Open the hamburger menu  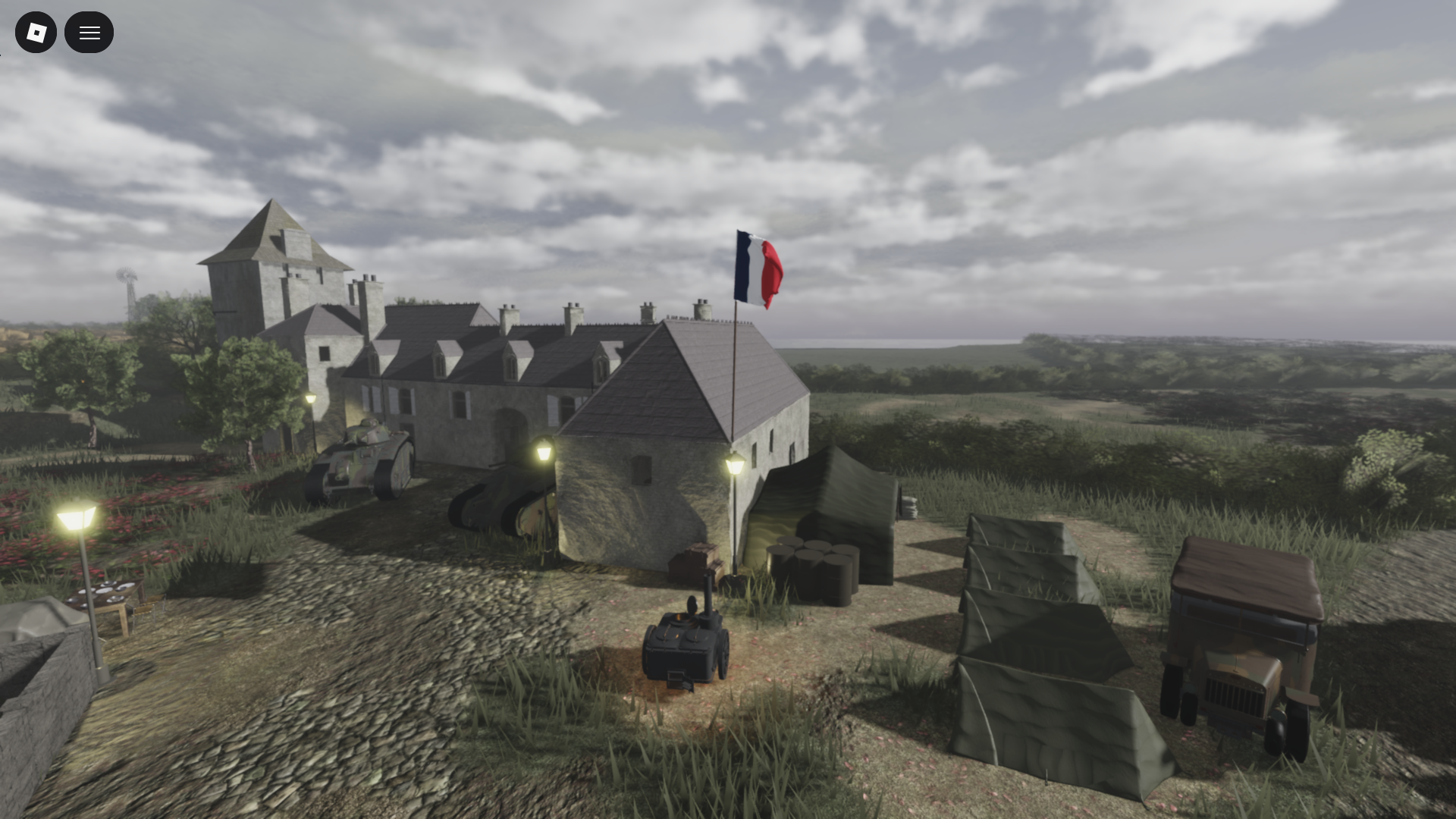(89, 32)
